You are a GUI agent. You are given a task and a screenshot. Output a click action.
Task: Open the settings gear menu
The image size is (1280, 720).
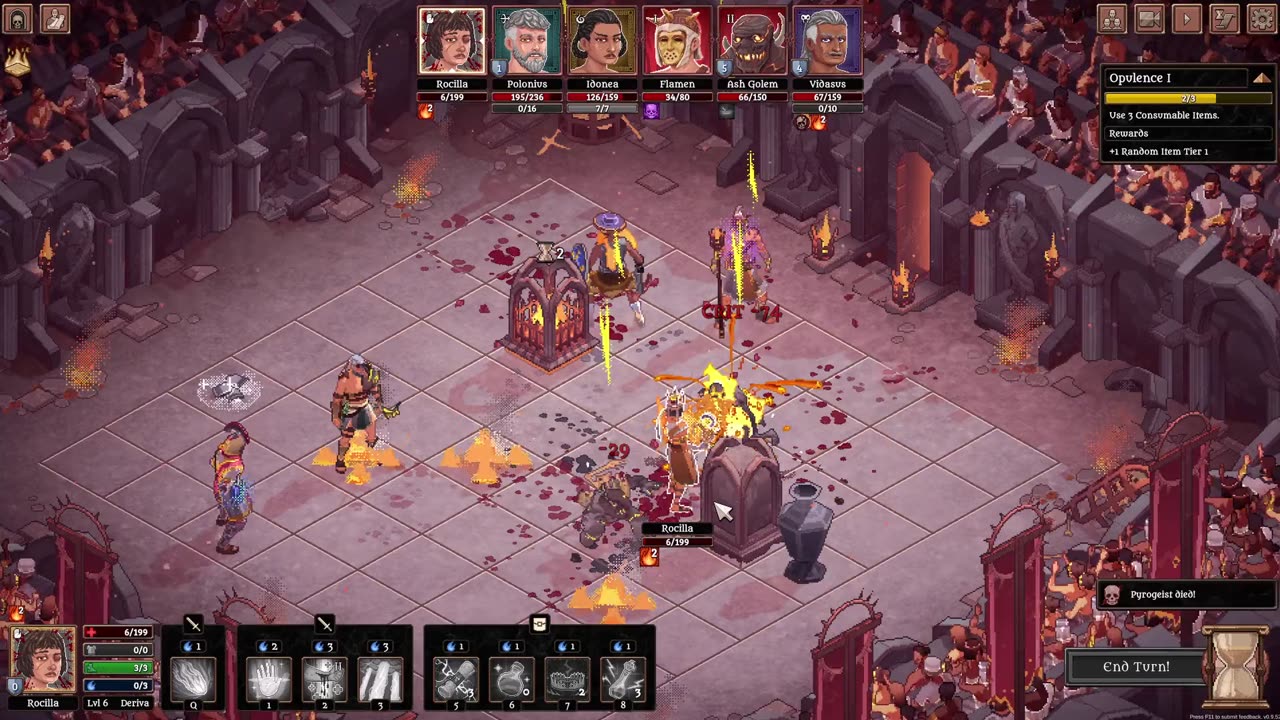(x=1262, y=19)
